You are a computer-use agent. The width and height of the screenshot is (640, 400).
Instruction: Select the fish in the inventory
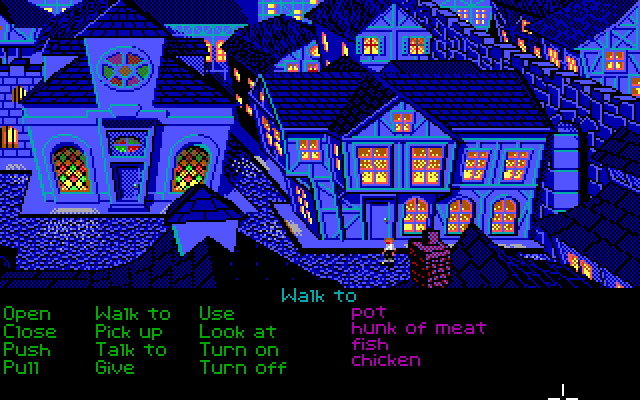click(x=370, y=344)
